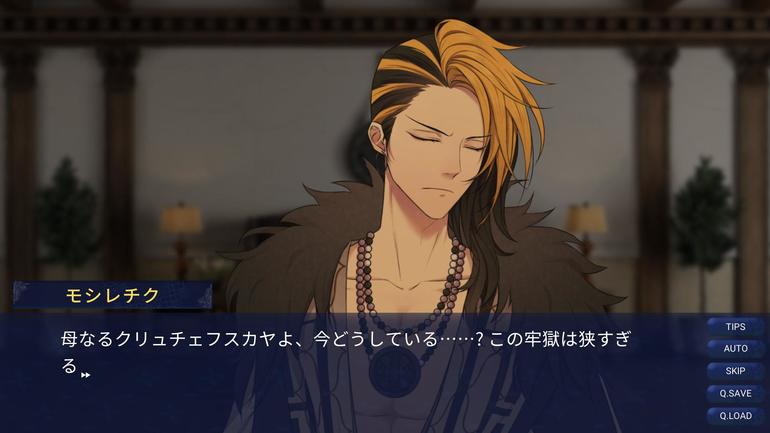
Task: Activate the SKIP button
Action: (x=735, y=371)
